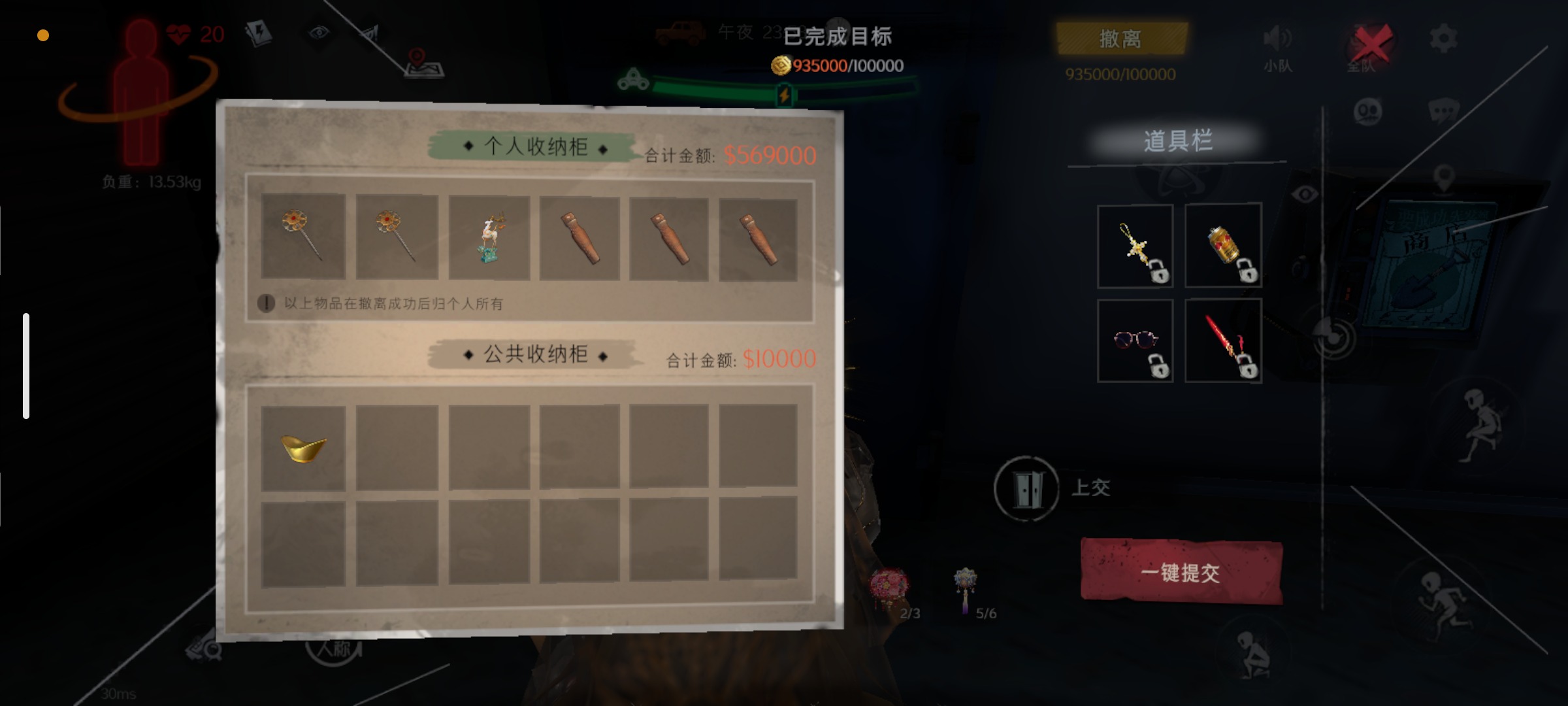Toggle the eye observation indicator near top left
1568x706 pixels.
[318, 33]
